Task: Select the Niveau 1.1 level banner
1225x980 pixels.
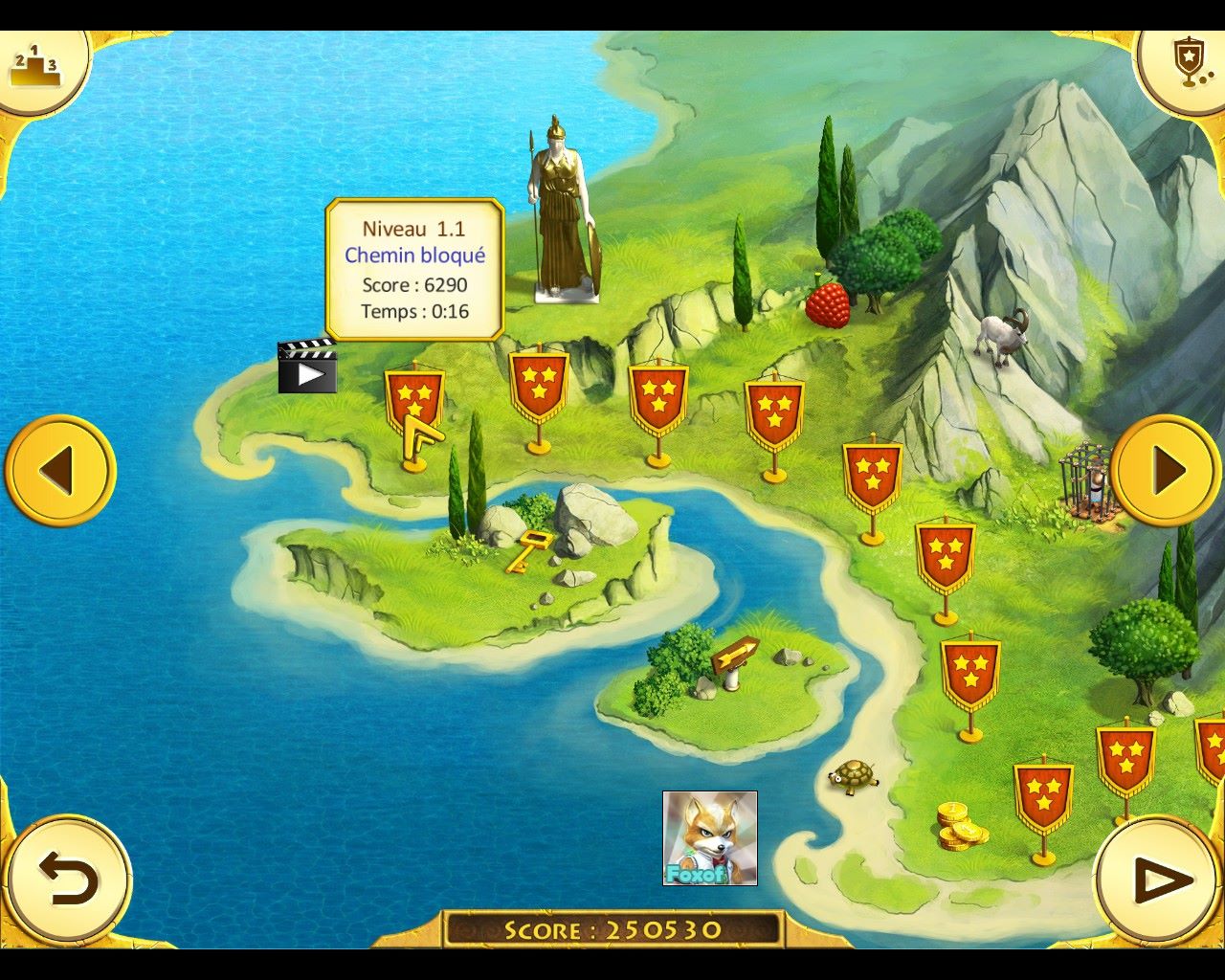Action: coord(414,400)
